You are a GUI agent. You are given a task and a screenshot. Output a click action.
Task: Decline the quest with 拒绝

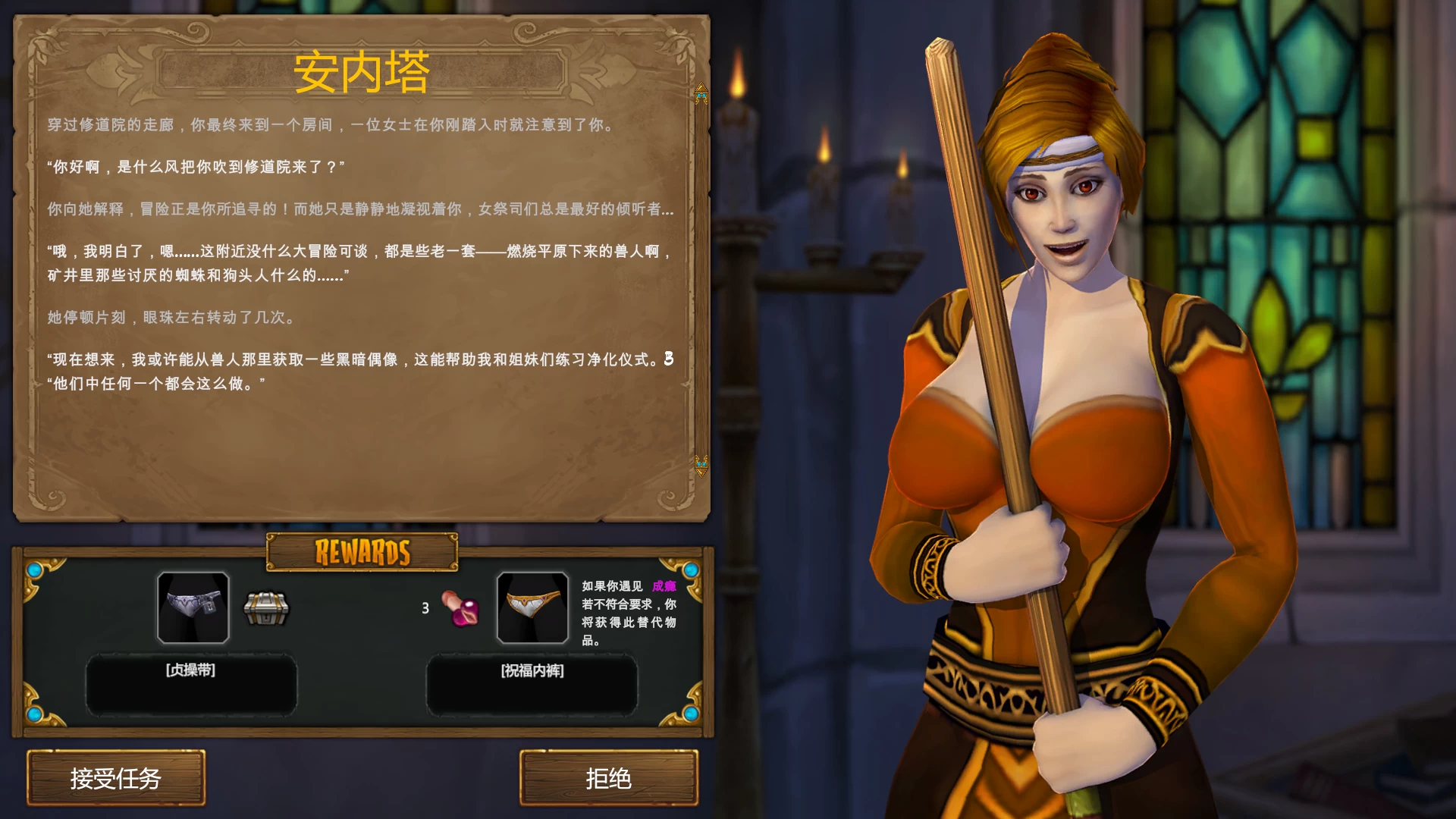tap(608, 778)
